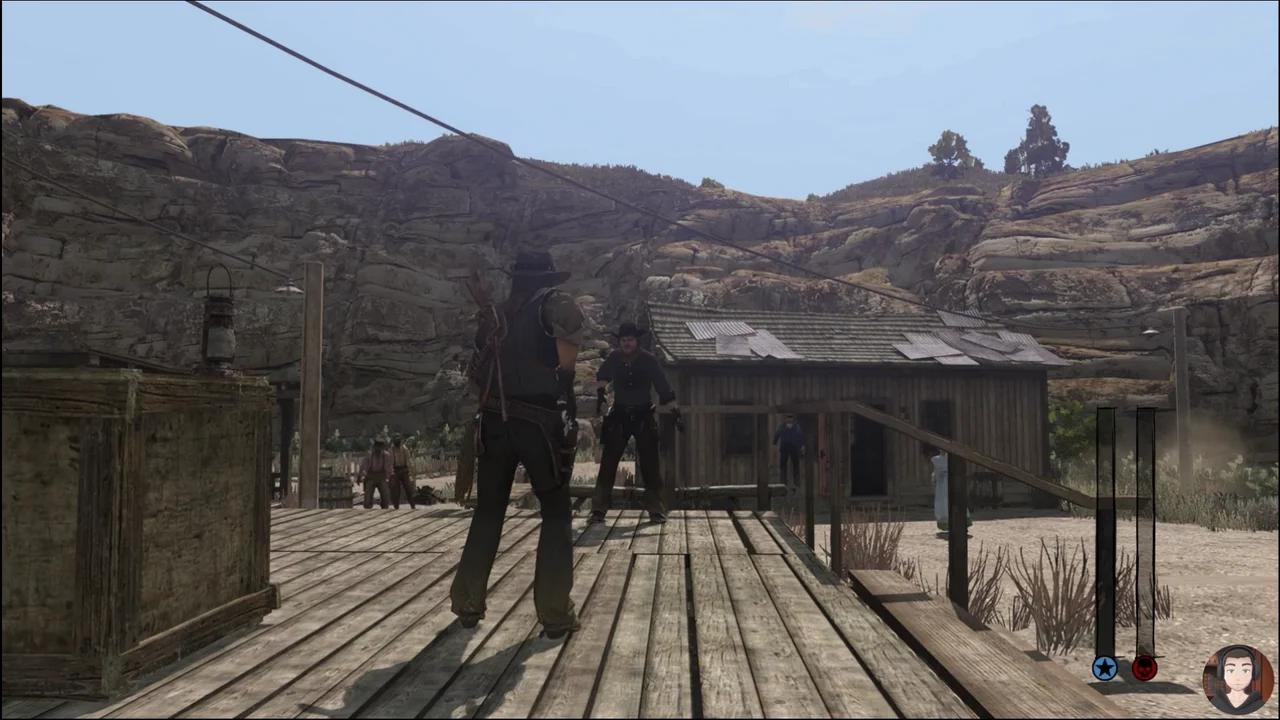Click John Marston's hat
The width and height of the screenshot is (1280, 720).
533,270
